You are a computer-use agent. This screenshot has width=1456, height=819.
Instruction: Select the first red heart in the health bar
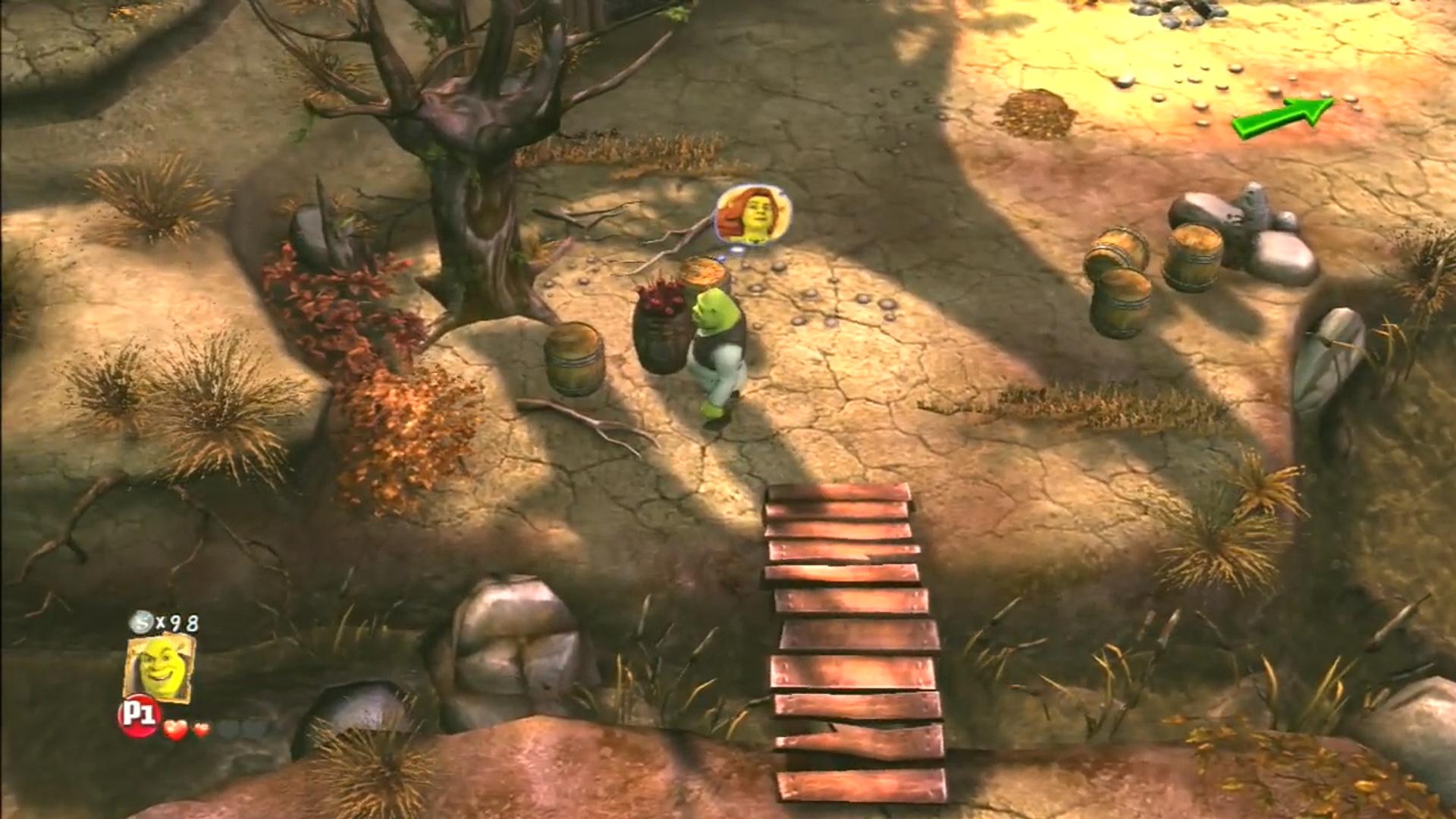176,730
